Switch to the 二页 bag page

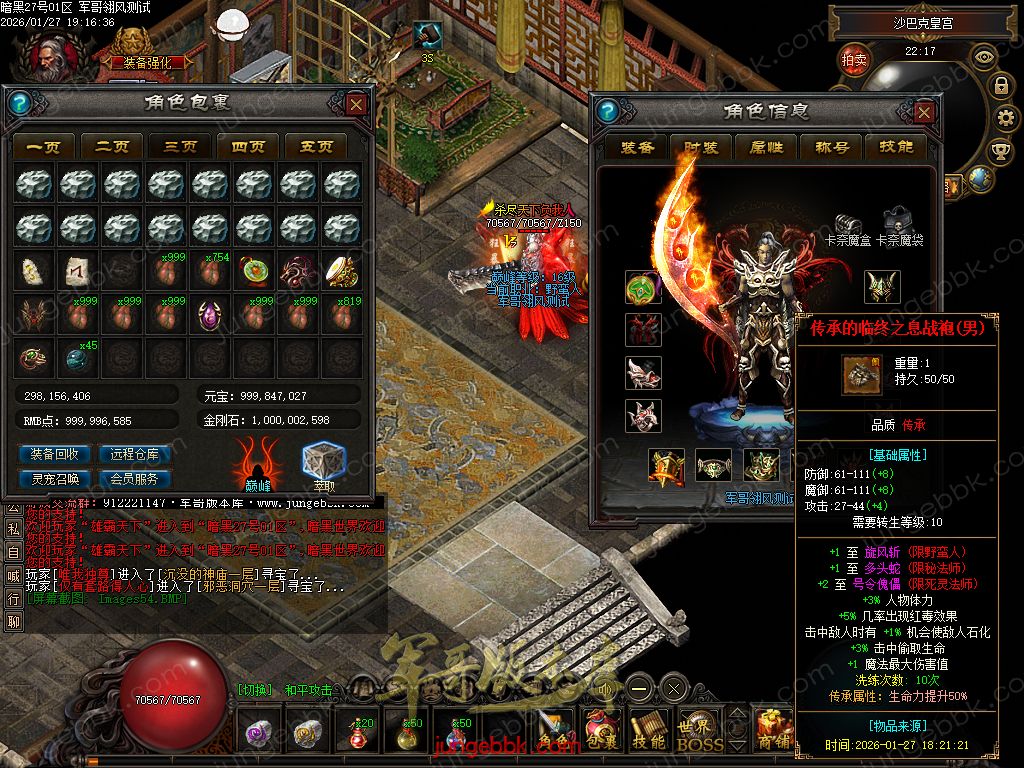112,146
